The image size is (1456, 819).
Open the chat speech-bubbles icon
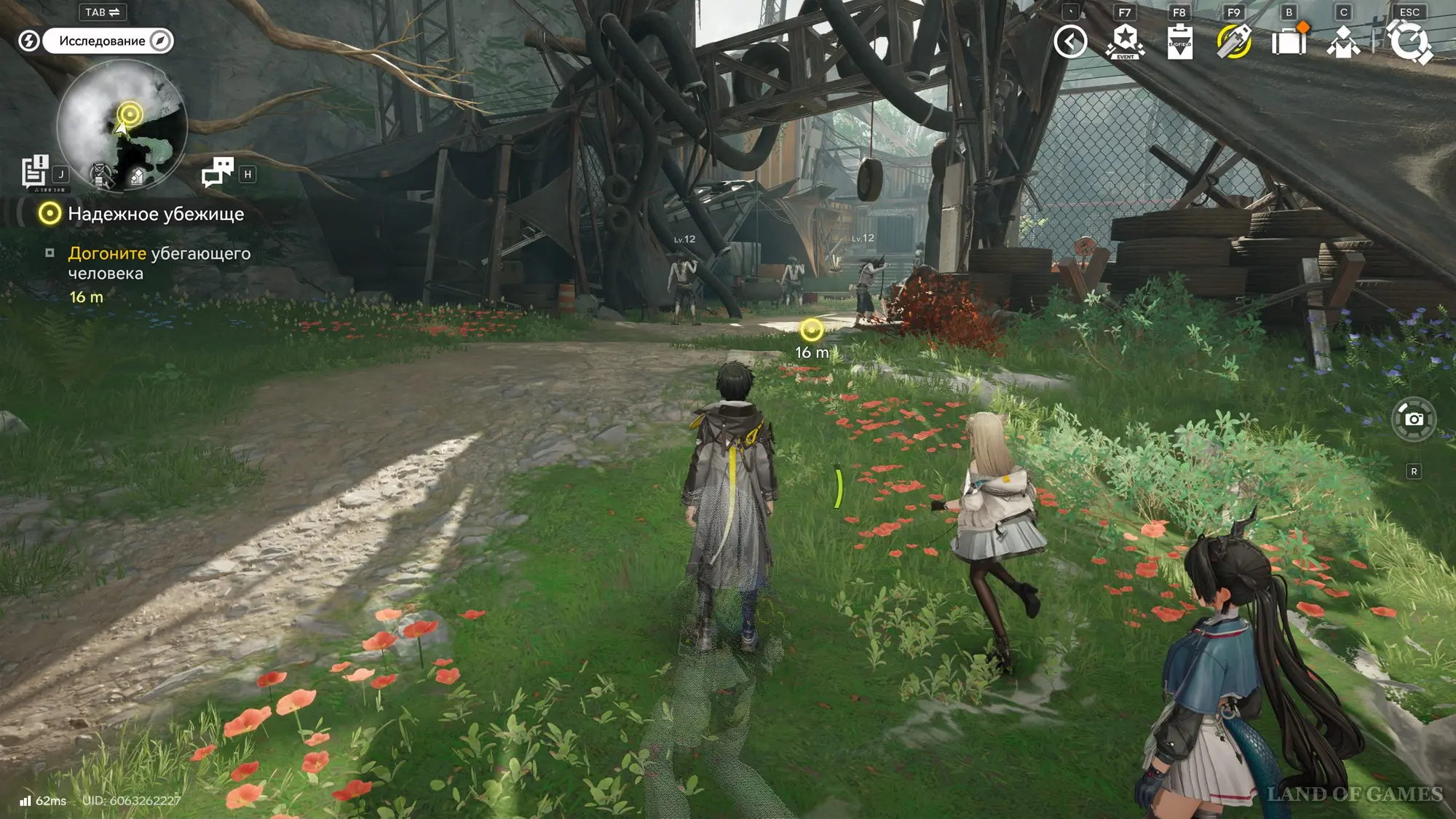pos(218,172)
